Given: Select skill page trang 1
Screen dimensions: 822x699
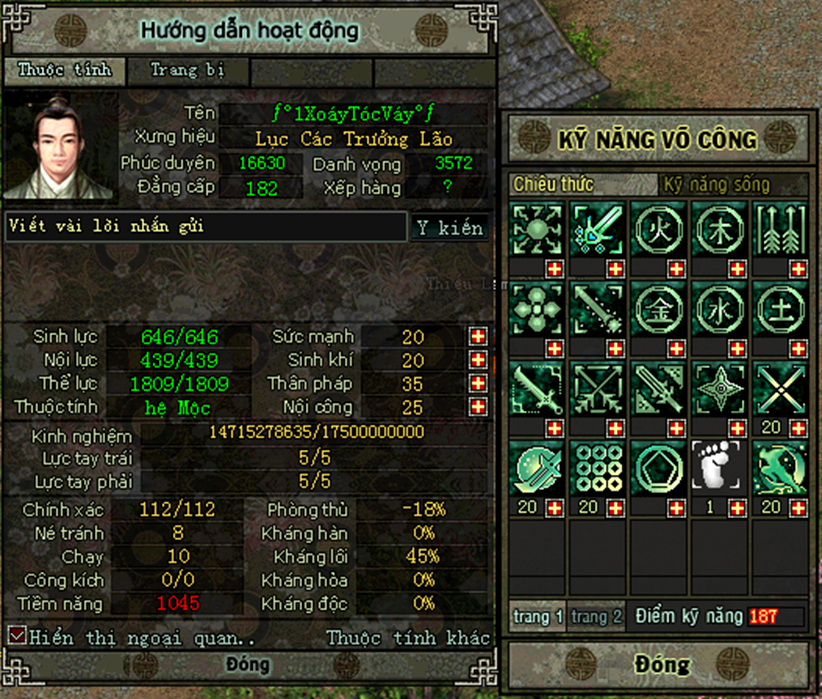Looking at the screenshot, I should (538, 617).
